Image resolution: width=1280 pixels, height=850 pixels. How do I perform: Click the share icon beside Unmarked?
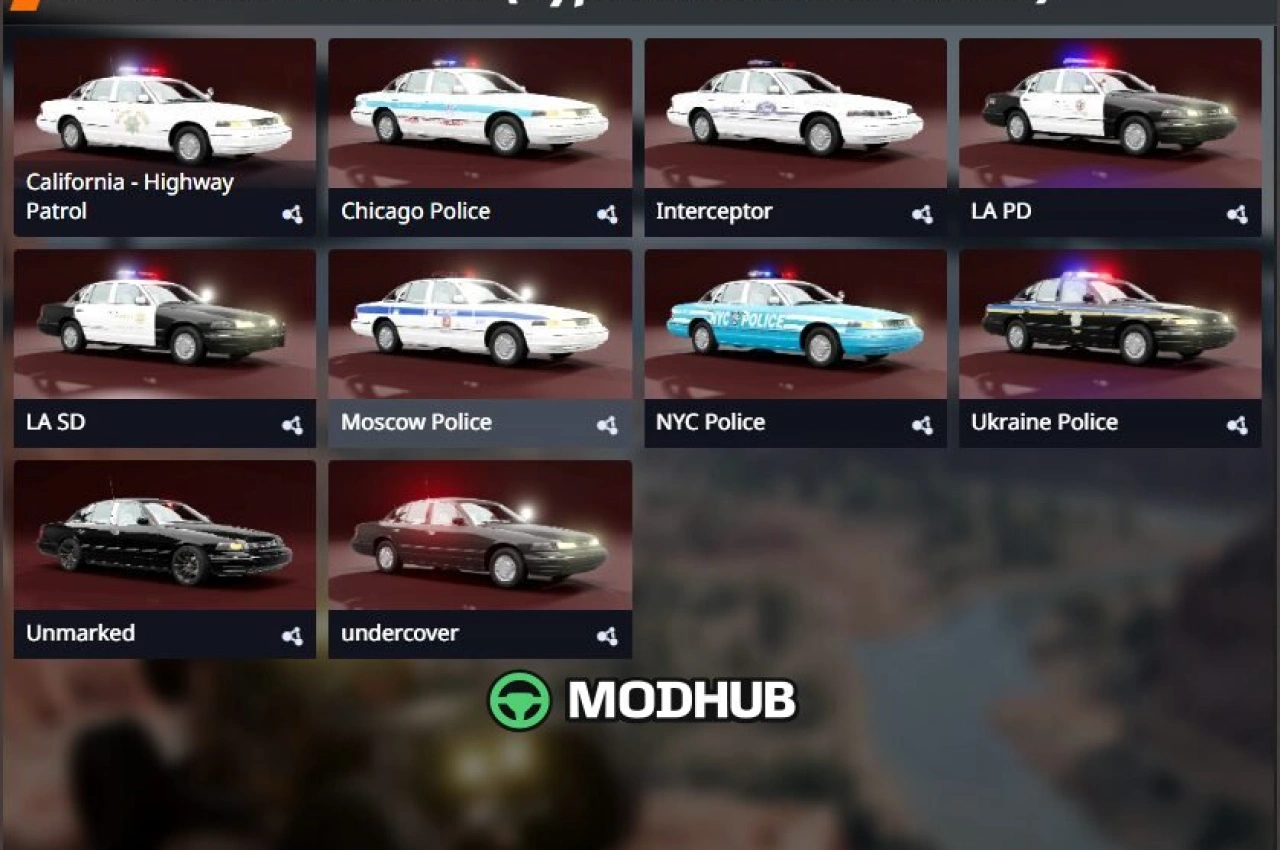click(x=293, y=636)
